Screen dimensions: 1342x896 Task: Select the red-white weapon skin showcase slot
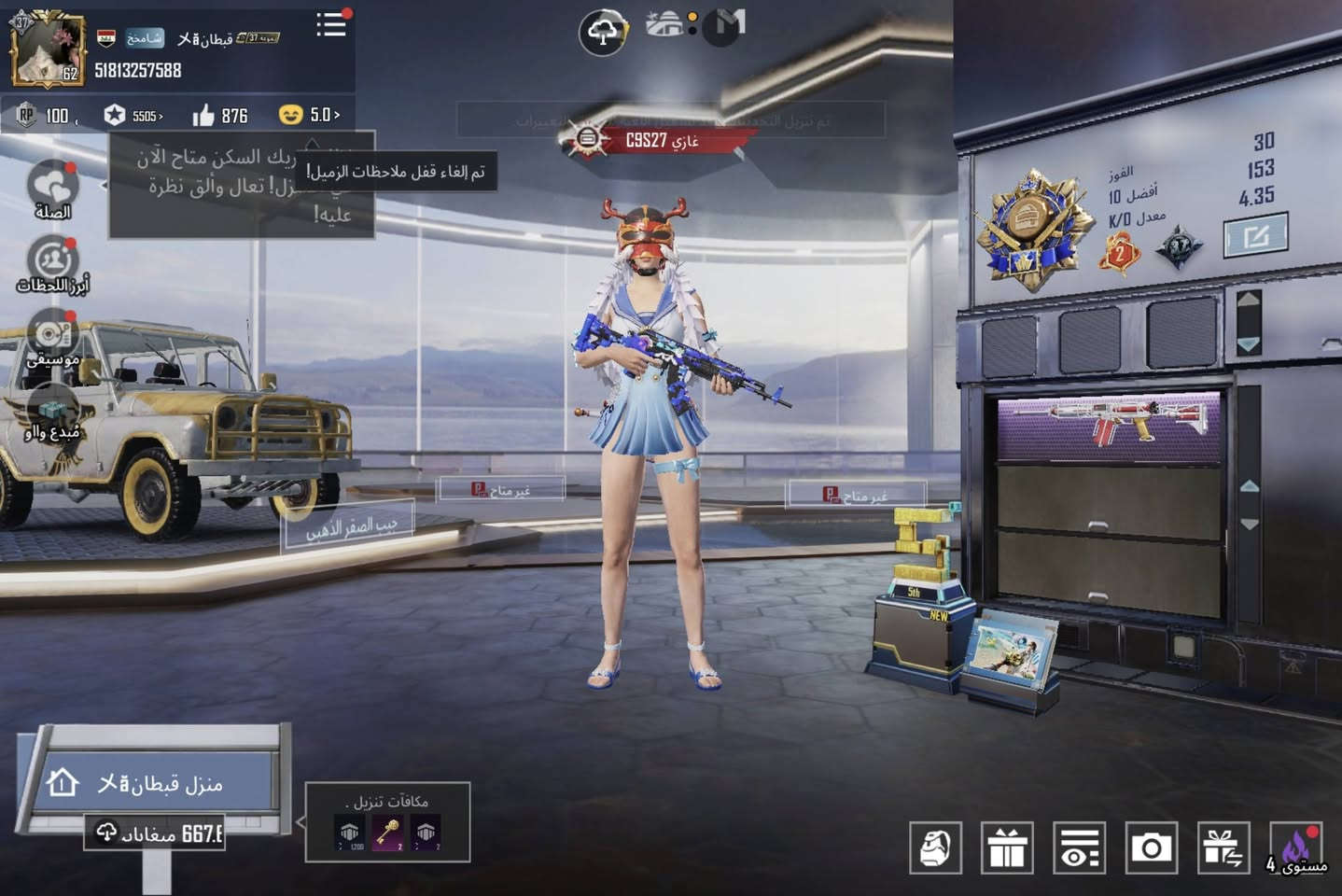pos(1108,426)
